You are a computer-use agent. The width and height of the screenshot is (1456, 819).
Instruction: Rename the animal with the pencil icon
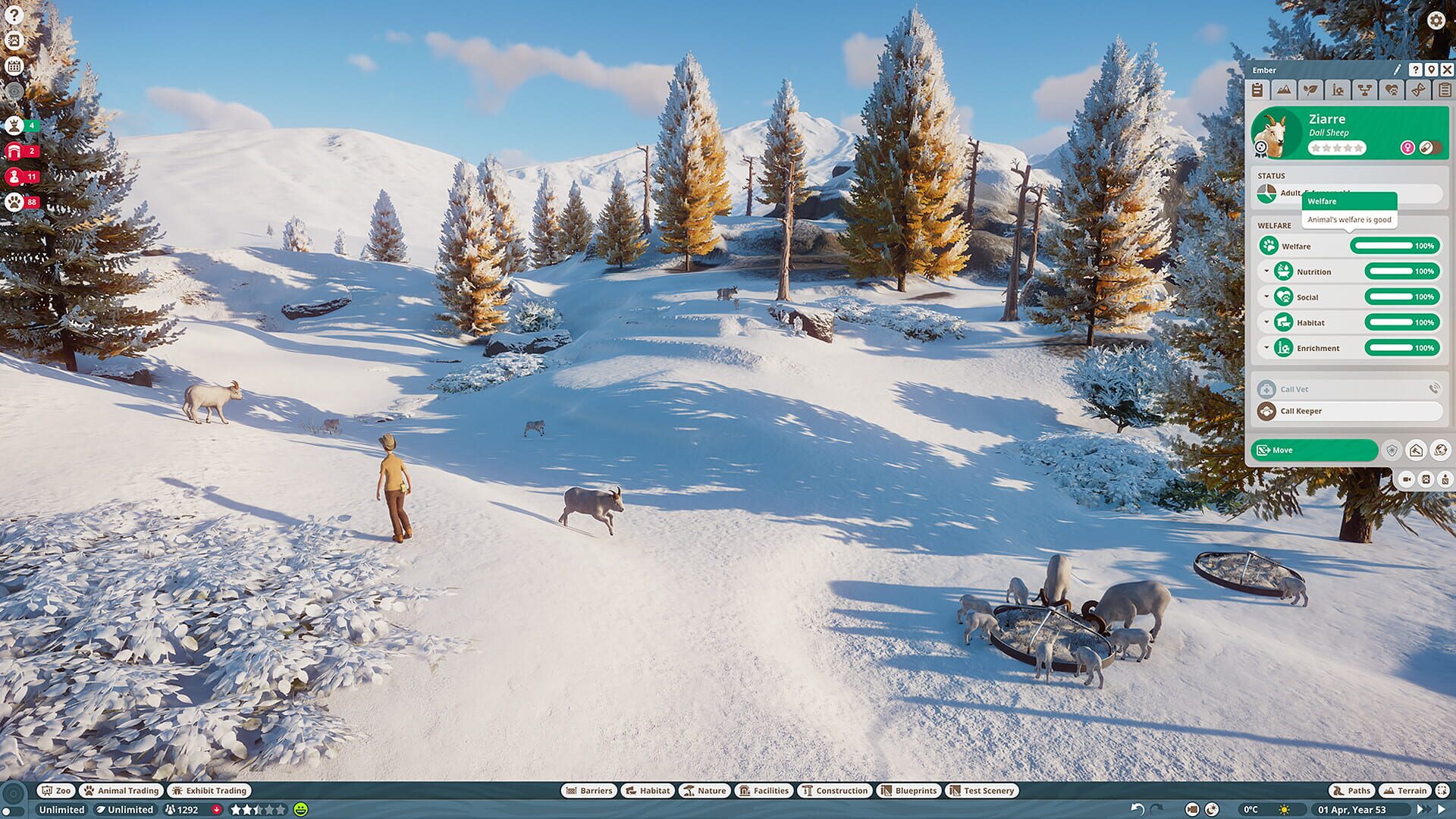pos(1396,70)
